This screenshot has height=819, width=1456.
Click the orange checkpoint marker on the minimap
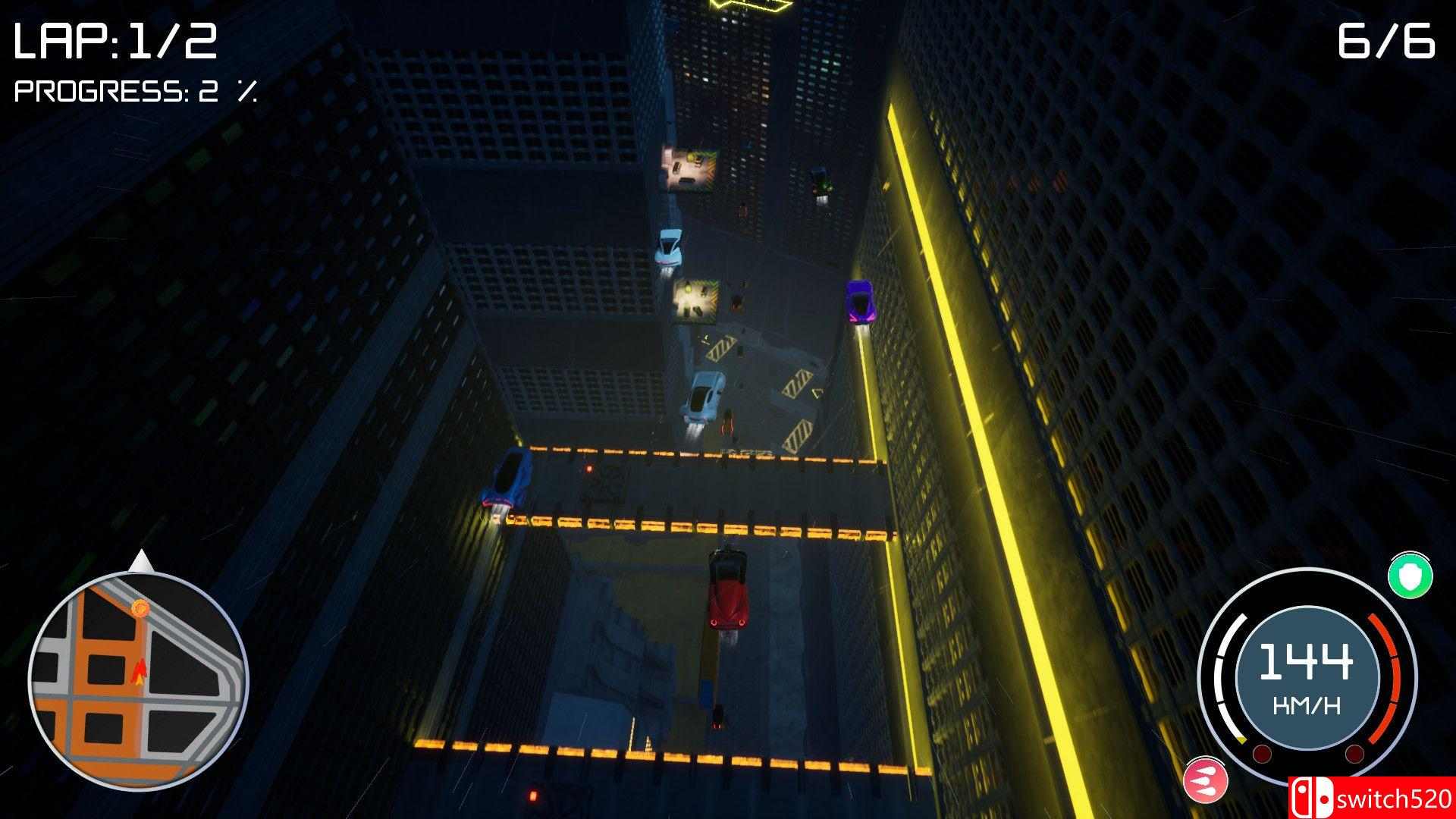(x=140, y=609)
